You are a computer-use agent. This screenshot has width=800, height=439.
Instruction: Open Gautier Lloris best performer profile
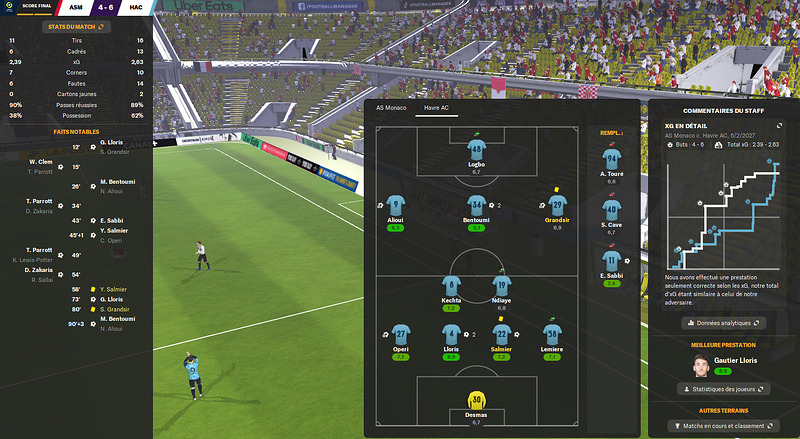click(723, 360)
